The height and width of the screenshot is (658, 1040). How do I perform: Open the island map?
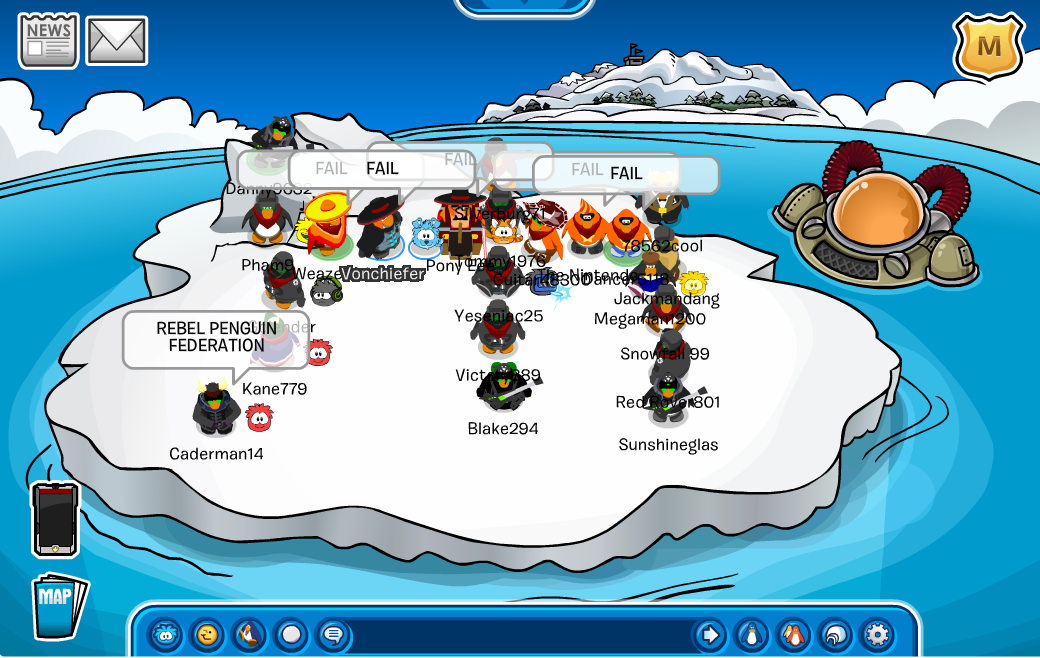click(x=58, y=605)
